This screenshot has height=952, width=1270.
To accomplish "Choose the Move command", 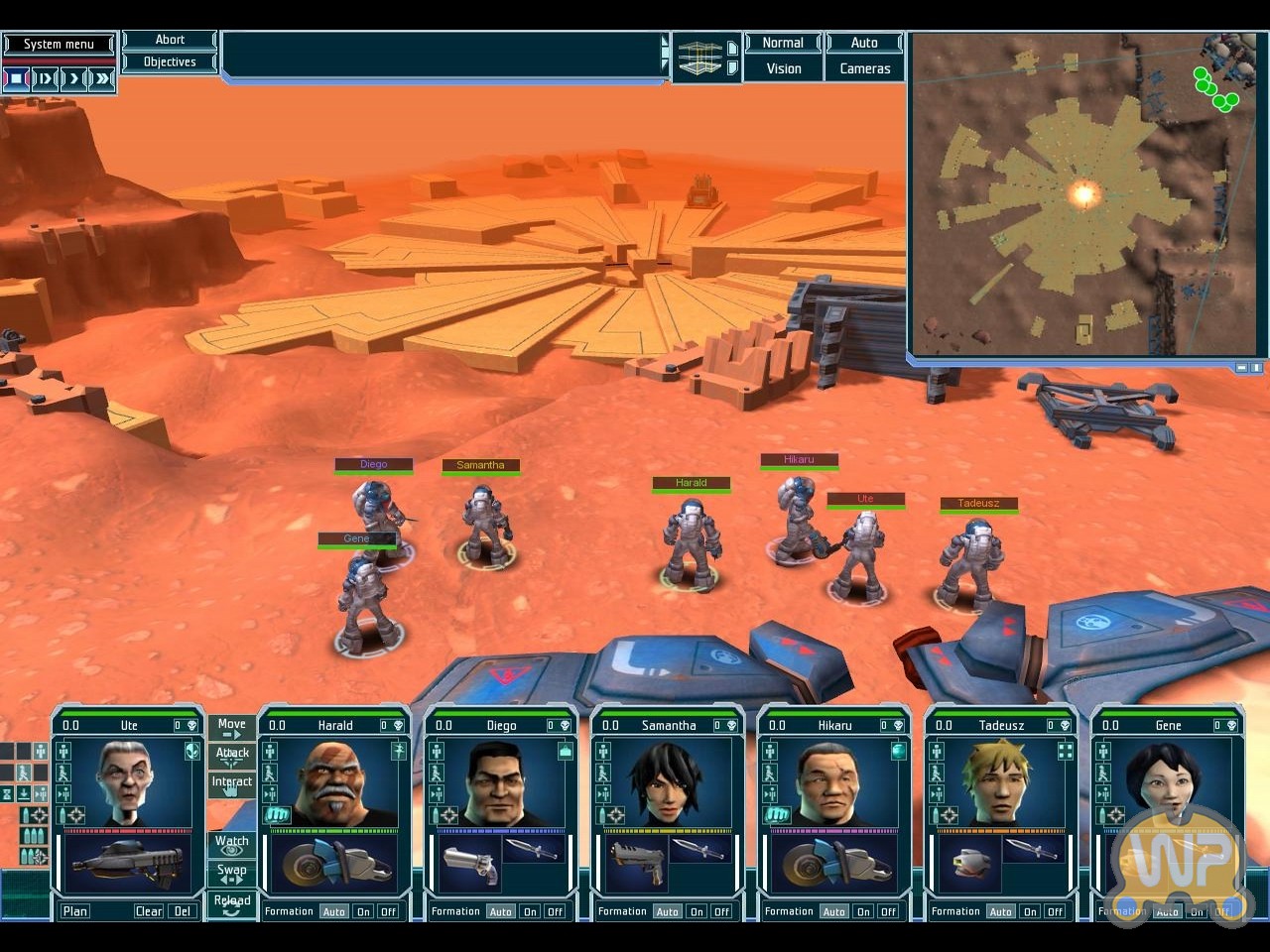I will [231, 728].
